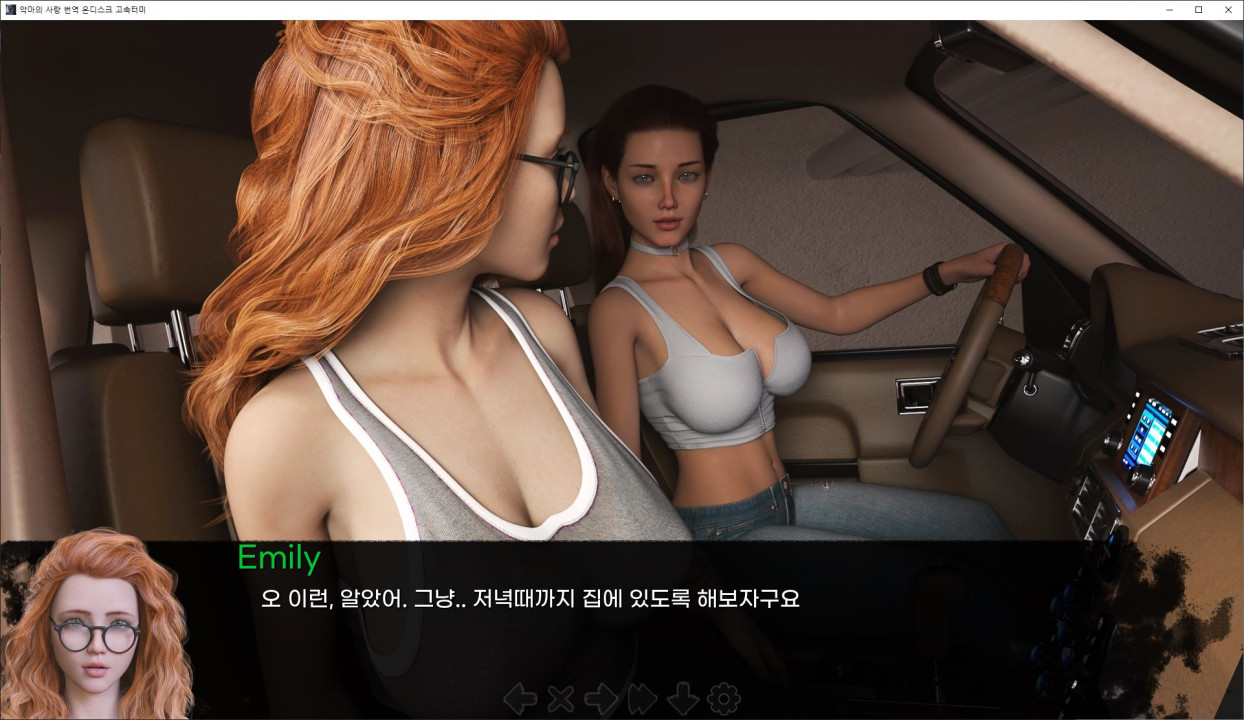The width and height of the screenshot is (1244, 720).
Task: Minimize the game window
Action: (1169, 9)
